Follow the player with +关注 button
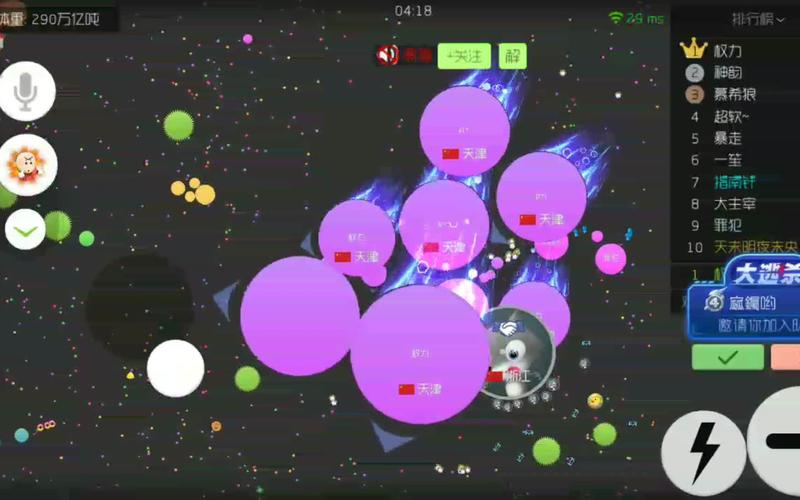The width and height of the screenshot is (800, 500). [463, 56]
